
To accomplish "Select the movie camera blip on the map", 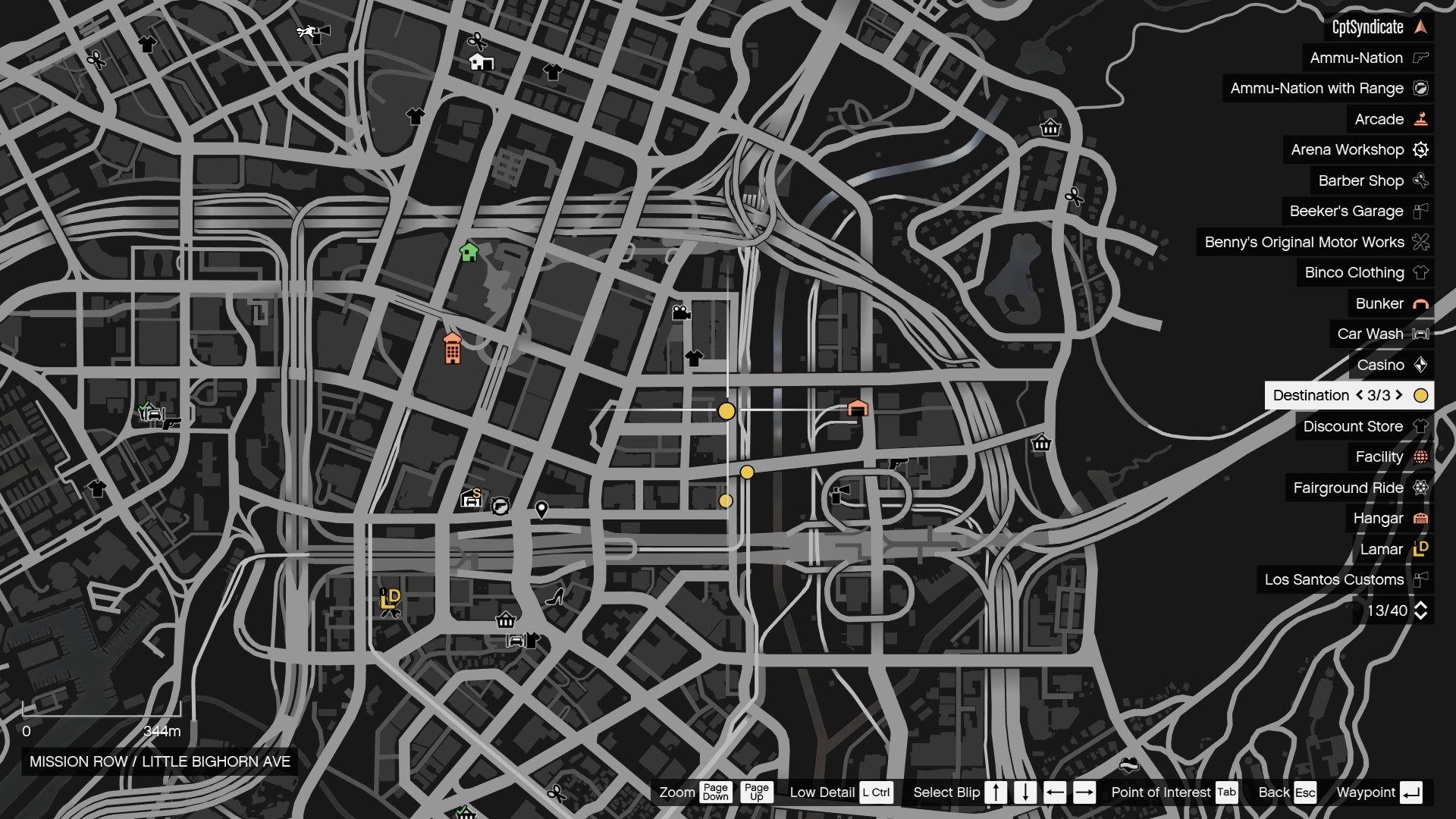I will click(x=680, y=312).
